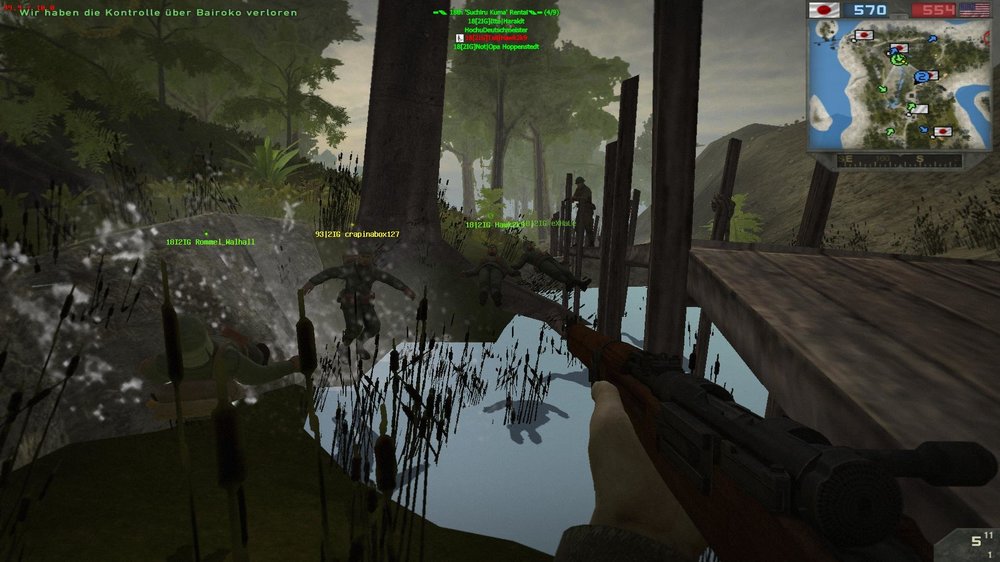Select the American team flag beside score 554
Image resolution: width=1000 pixels, height=562 pixels.
point(973,9)
